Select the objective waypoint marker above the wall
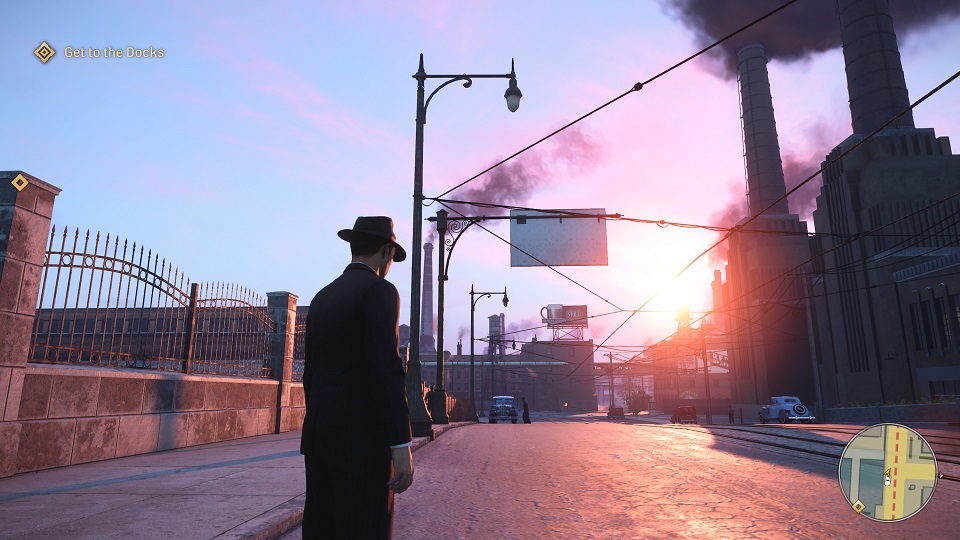This screenshot has width=960, height=540. (x=20, y=182)
